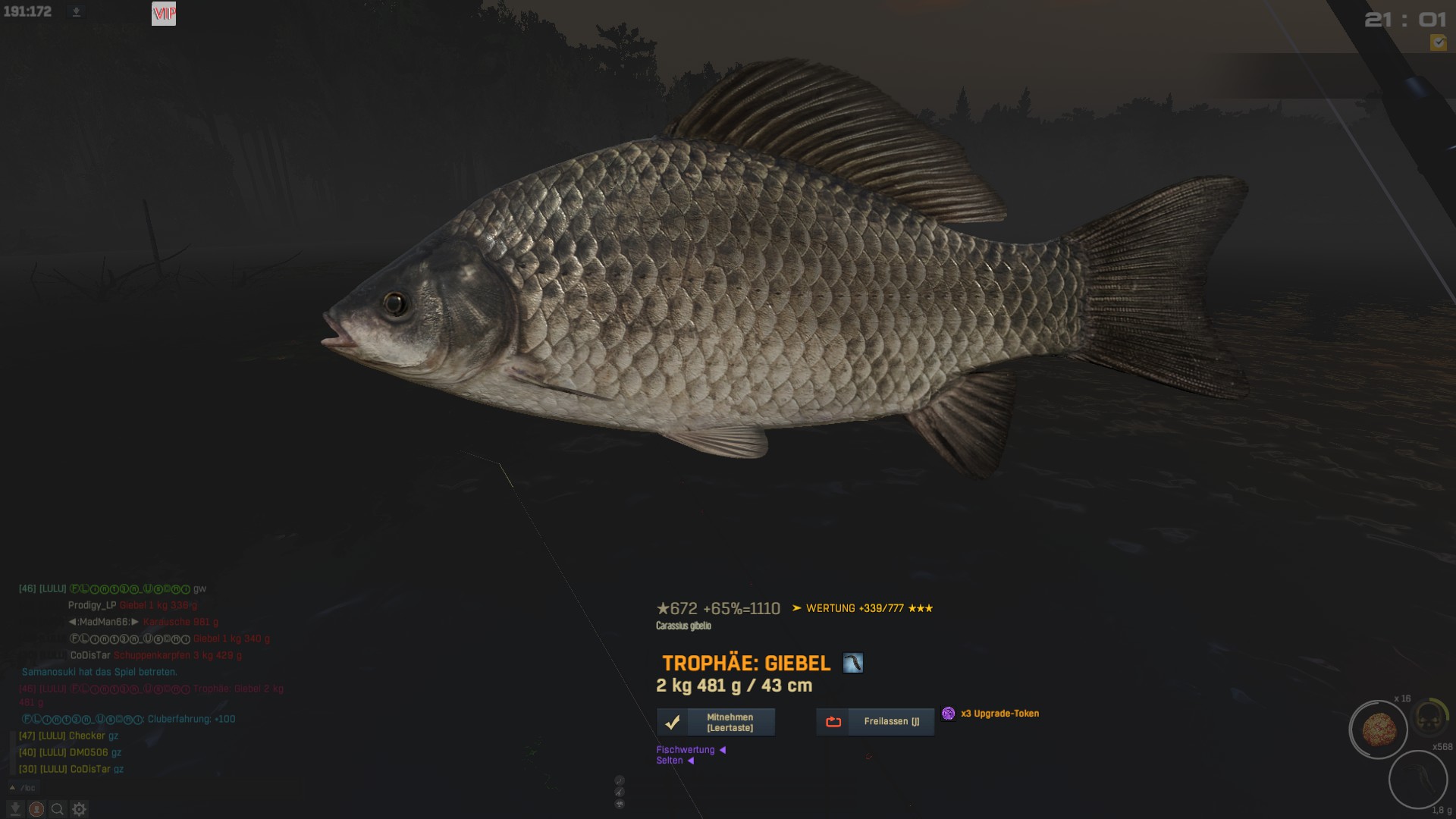
Task: Click the WERTUNG rating line
Action: (862, 608)
